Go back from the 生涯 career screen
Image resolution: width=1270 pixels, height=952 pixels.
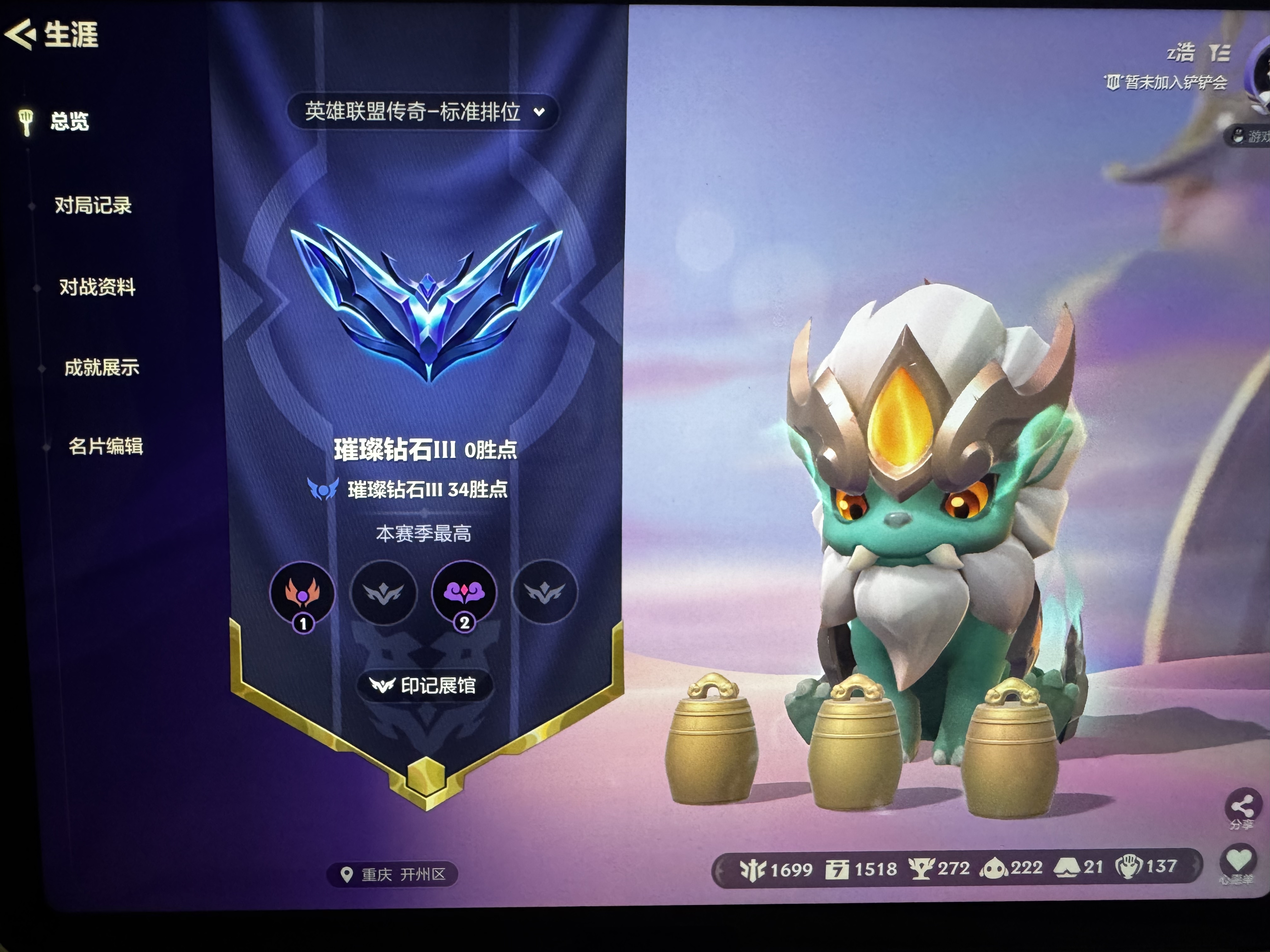pos(21,34)
